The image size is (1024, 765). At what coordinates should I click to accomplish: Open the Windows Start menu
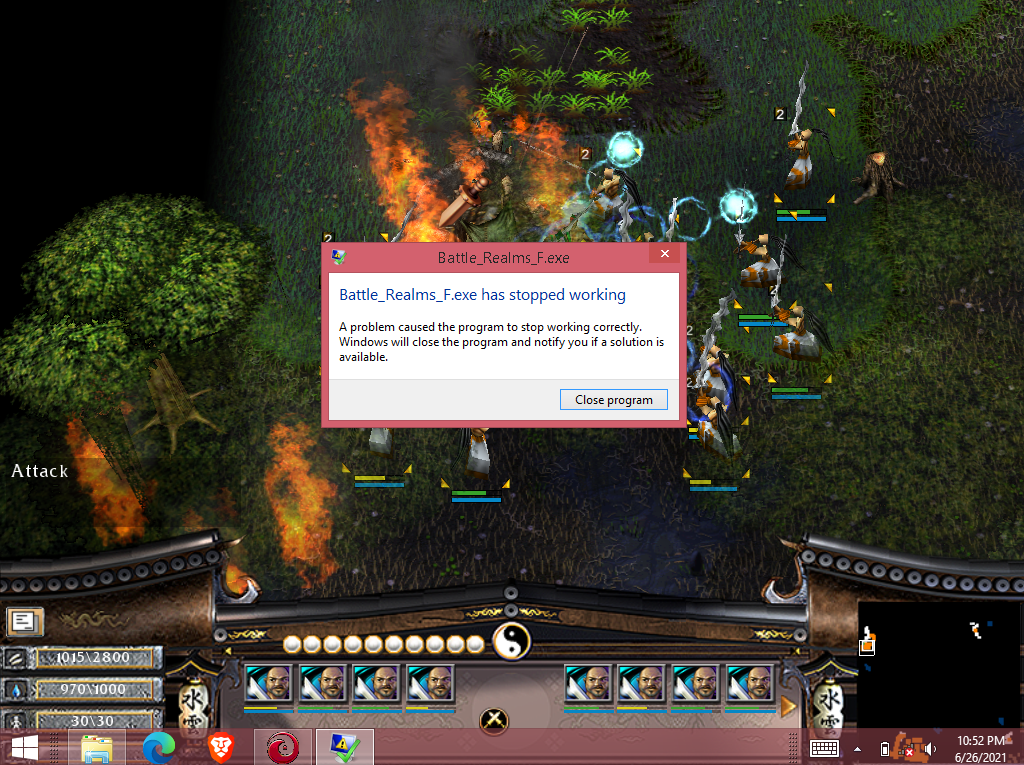(24, 747)
